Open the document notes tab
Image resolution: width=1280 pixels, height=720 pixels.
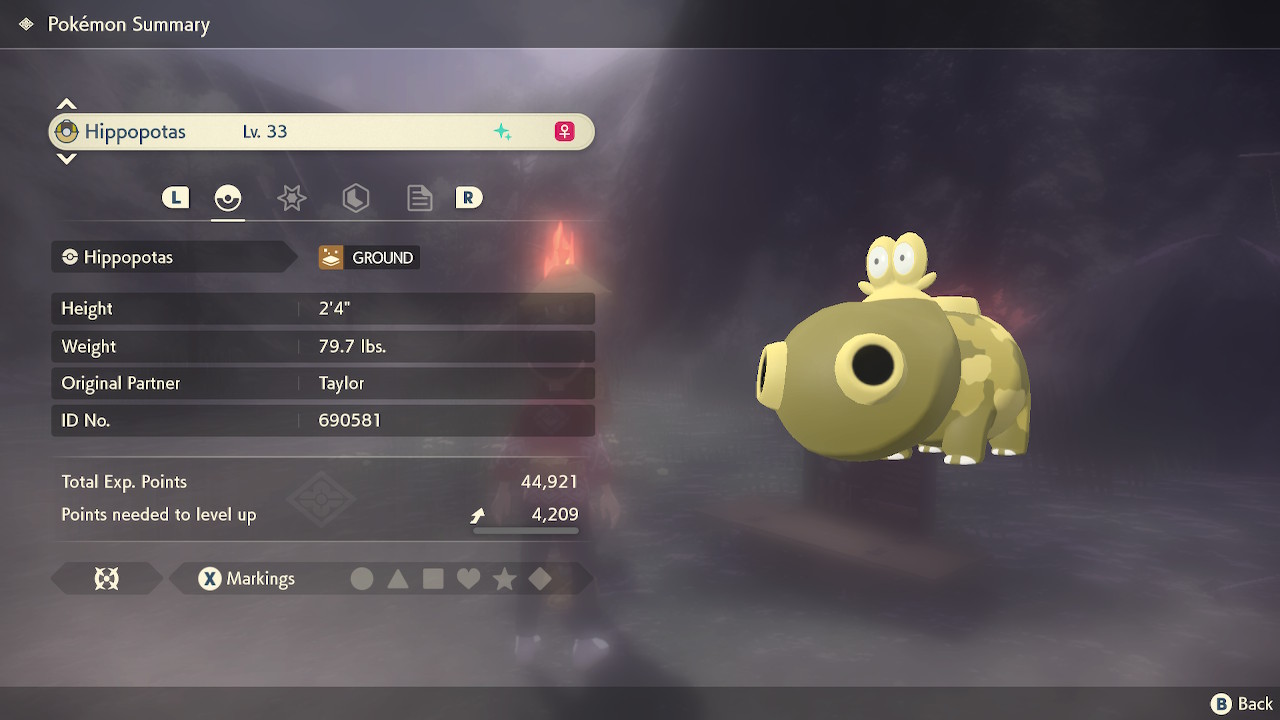pos(420,198)
